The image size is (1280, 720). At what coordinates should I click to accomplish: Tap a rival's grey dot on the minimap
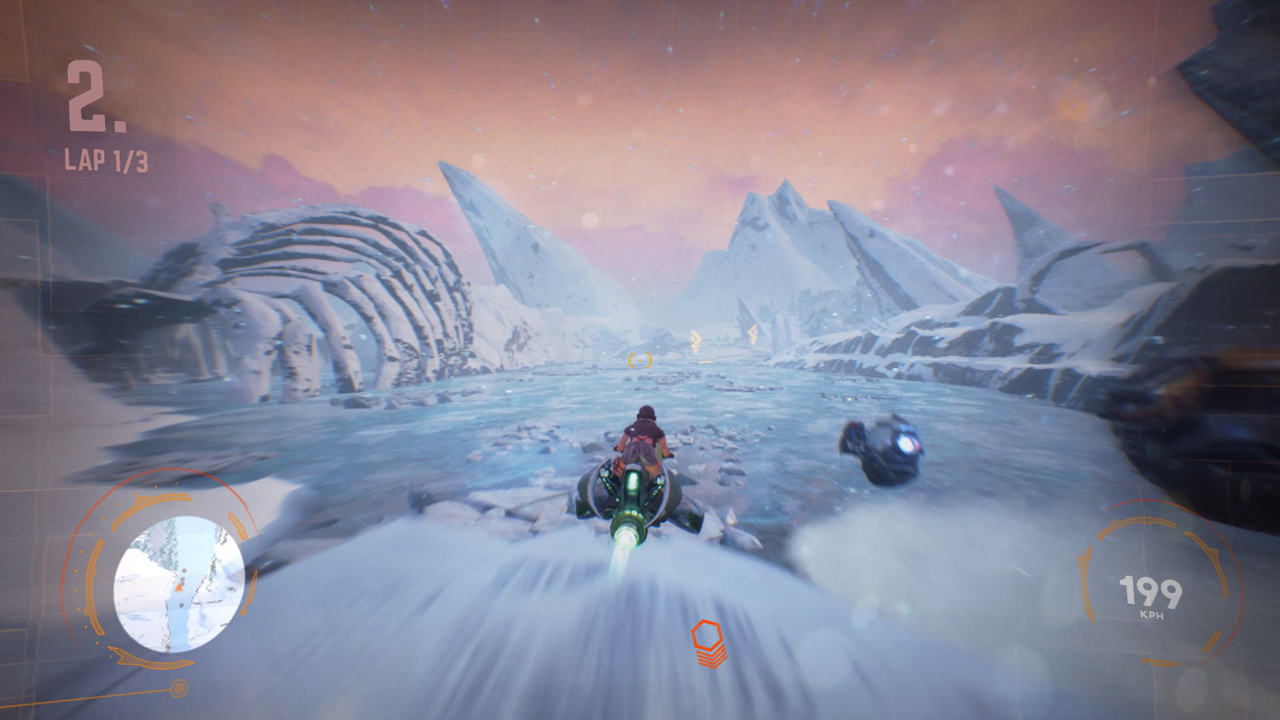point(184,570)
